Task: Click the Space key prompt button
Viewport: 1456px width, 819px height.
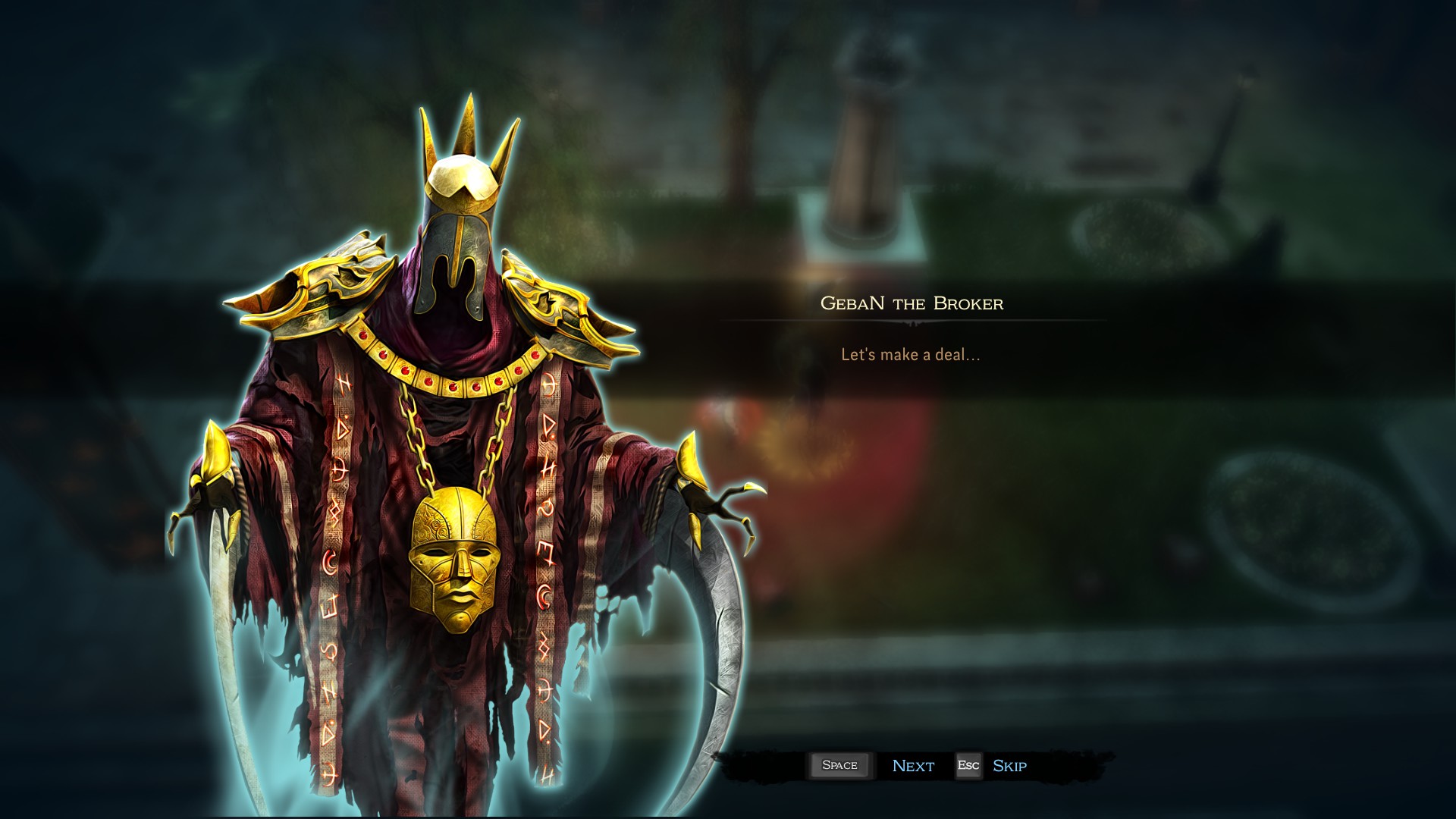Action: pyautogui.click(x=840, y=766)
